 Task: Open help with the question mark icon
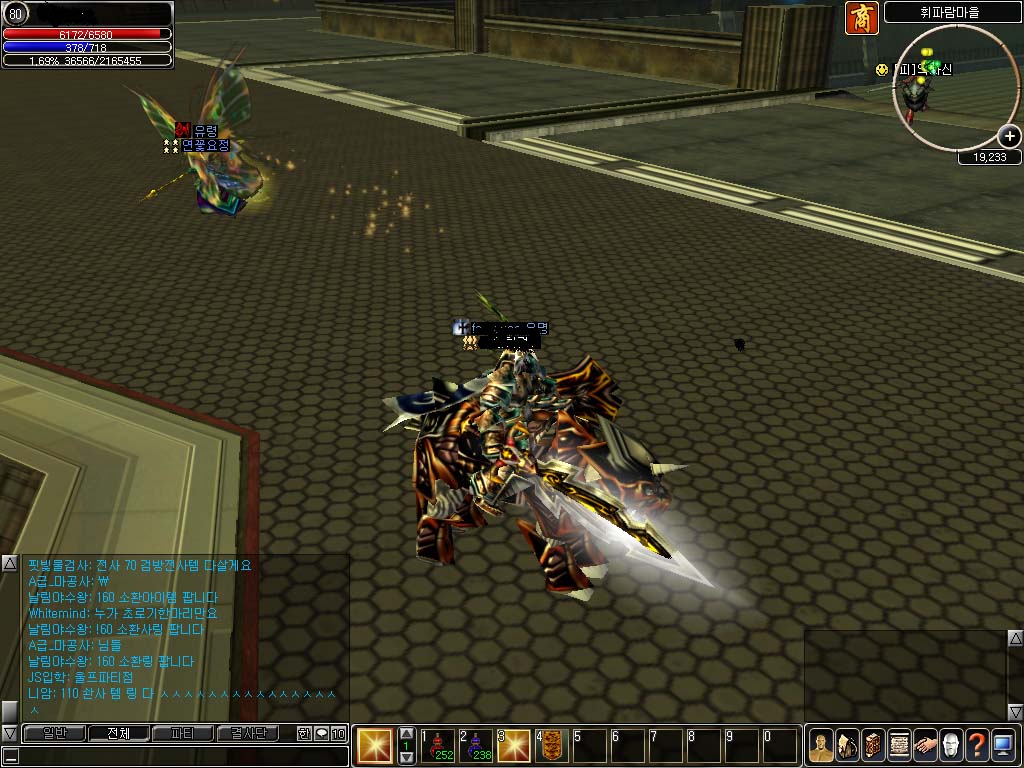(x=977, y=746)
